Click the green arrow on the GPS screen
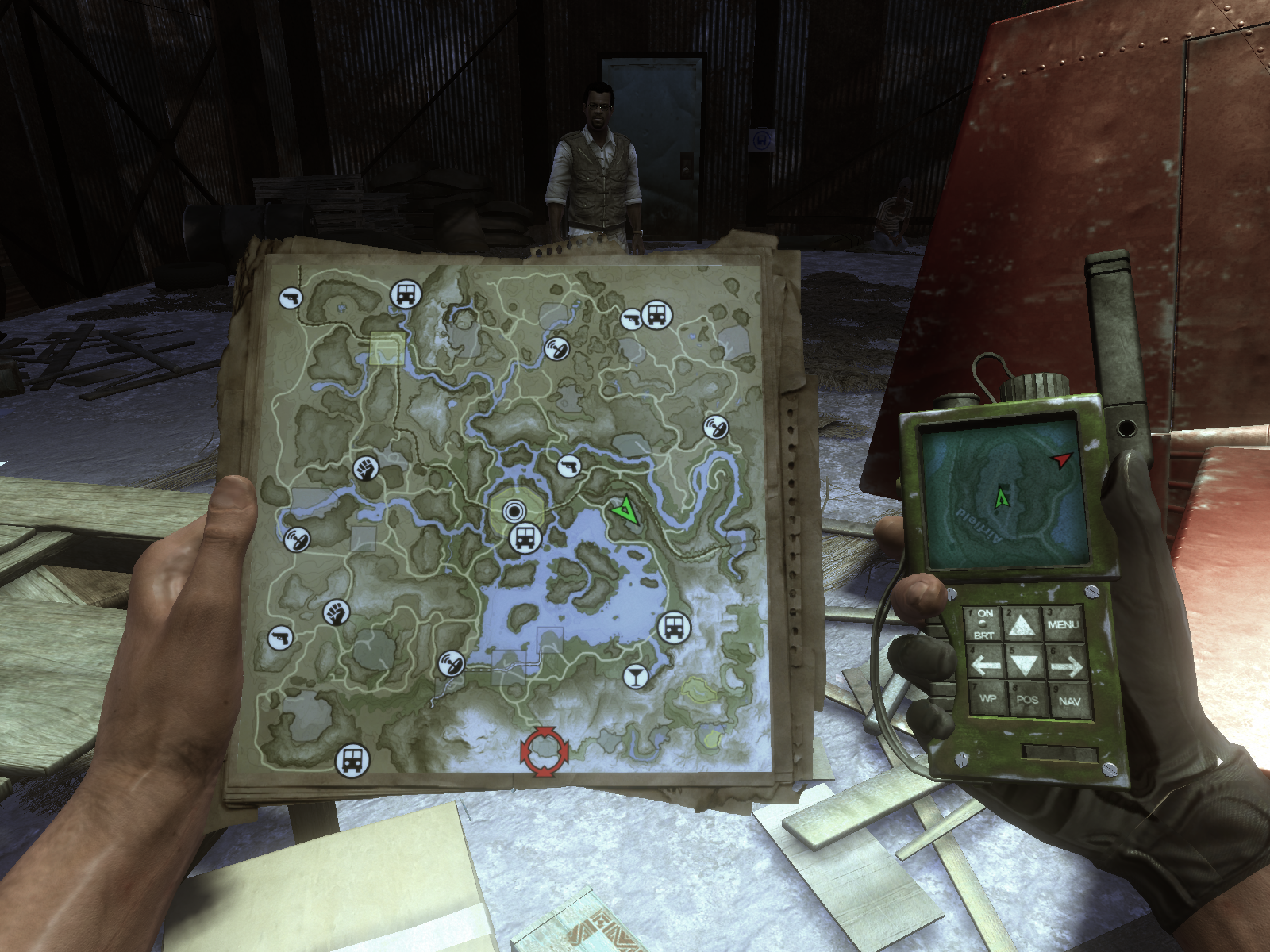 click(1001, 498)
